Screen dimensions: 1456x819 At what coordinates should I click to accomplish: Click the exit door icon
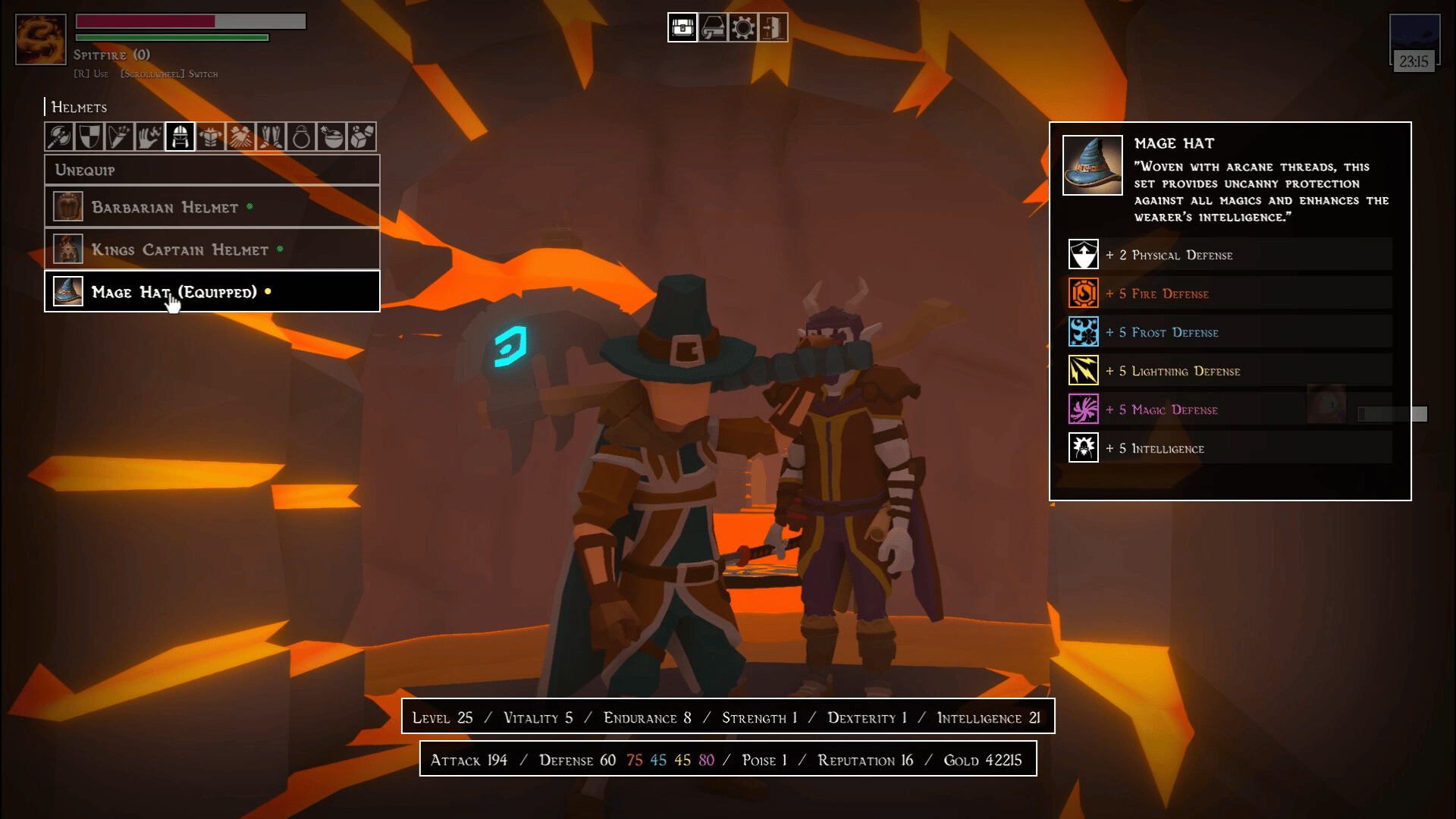[773, 28]
